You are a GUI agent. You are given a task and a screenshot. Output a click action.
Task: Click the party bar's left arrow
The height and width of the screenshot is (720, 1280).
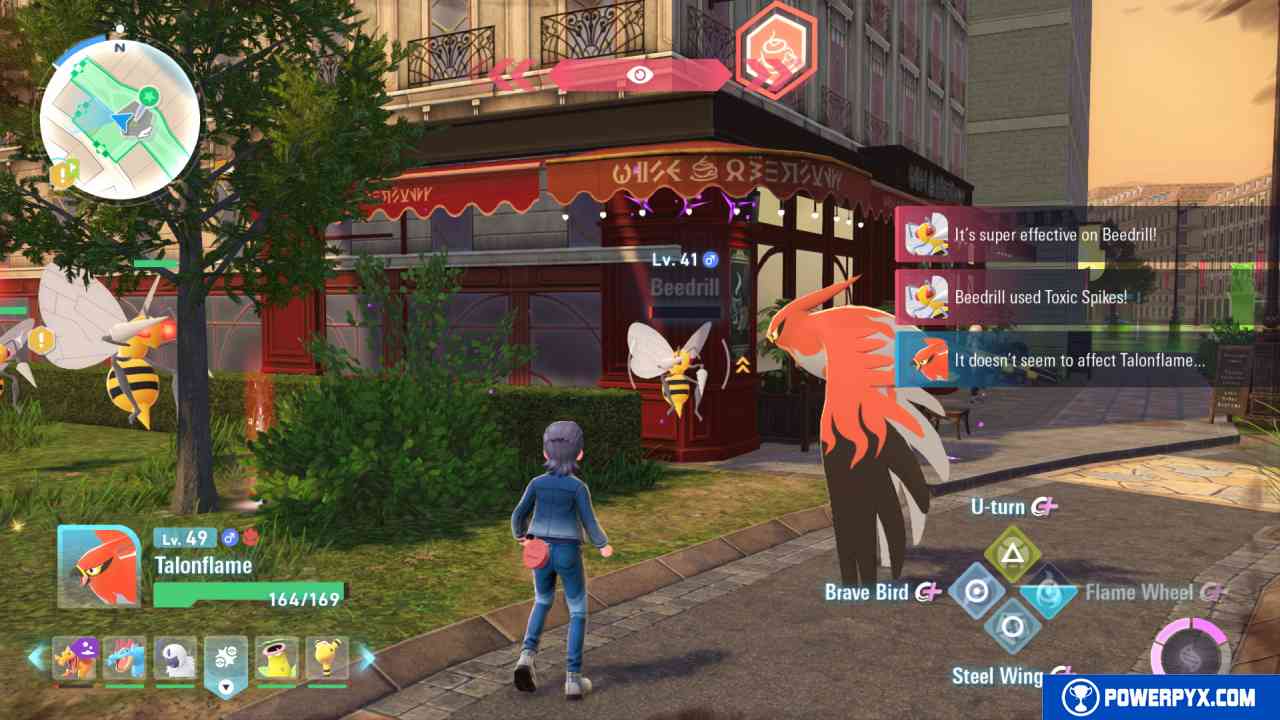36,658
